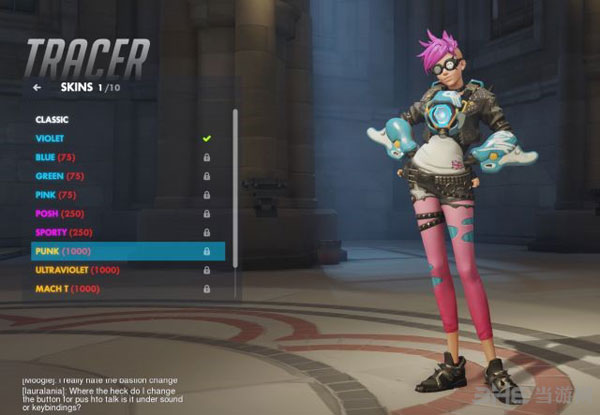The height and width of the screenshot is (415, 600).
Task: Pick the Green skin
Action: click(59, 176)
